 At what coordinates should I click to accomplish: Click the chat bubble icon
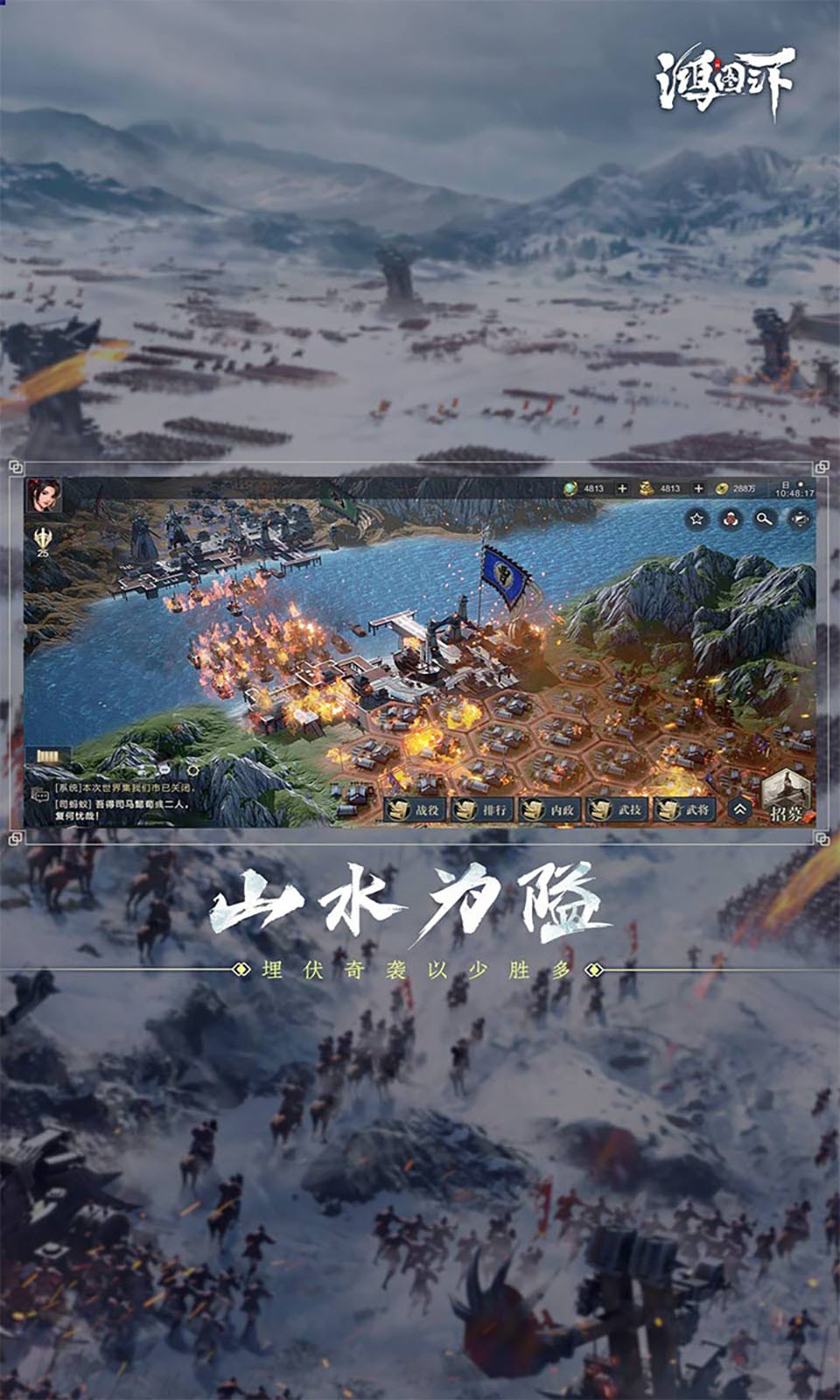40,795
